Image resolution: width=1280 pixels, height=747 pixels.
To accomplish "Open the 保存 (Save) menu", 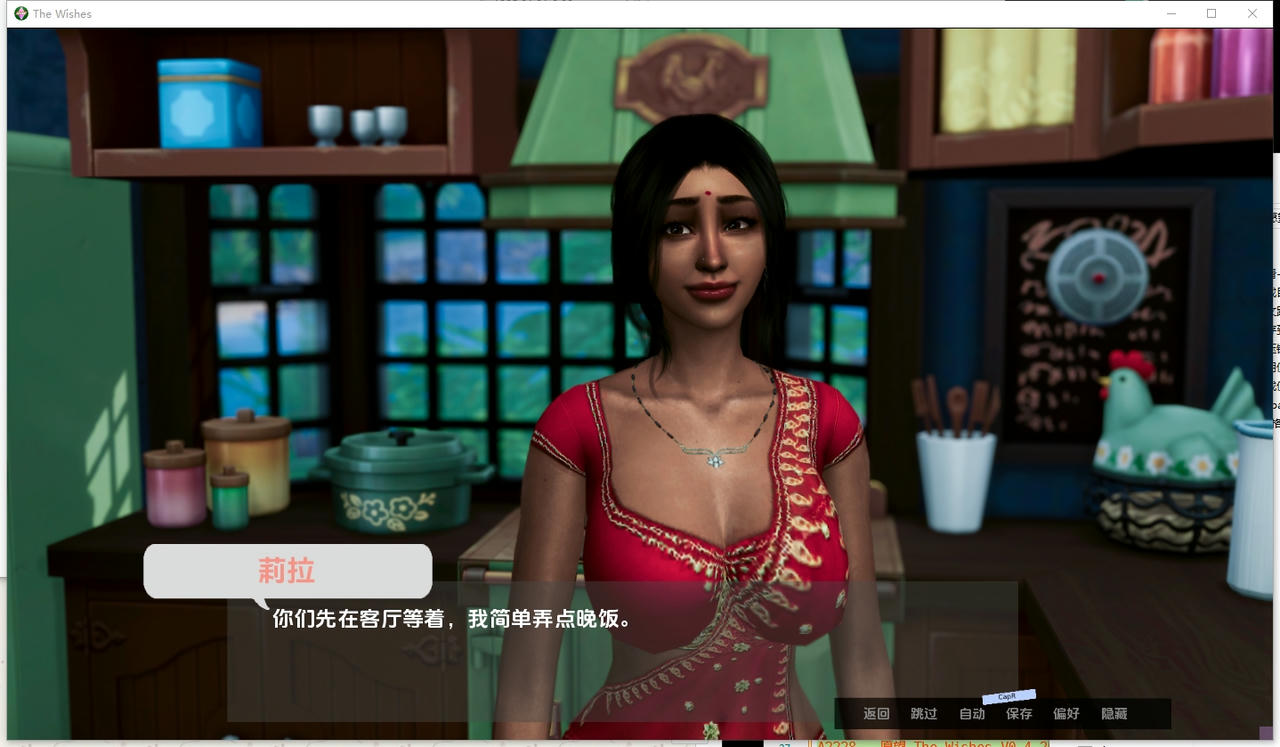I will (1019, 714).
